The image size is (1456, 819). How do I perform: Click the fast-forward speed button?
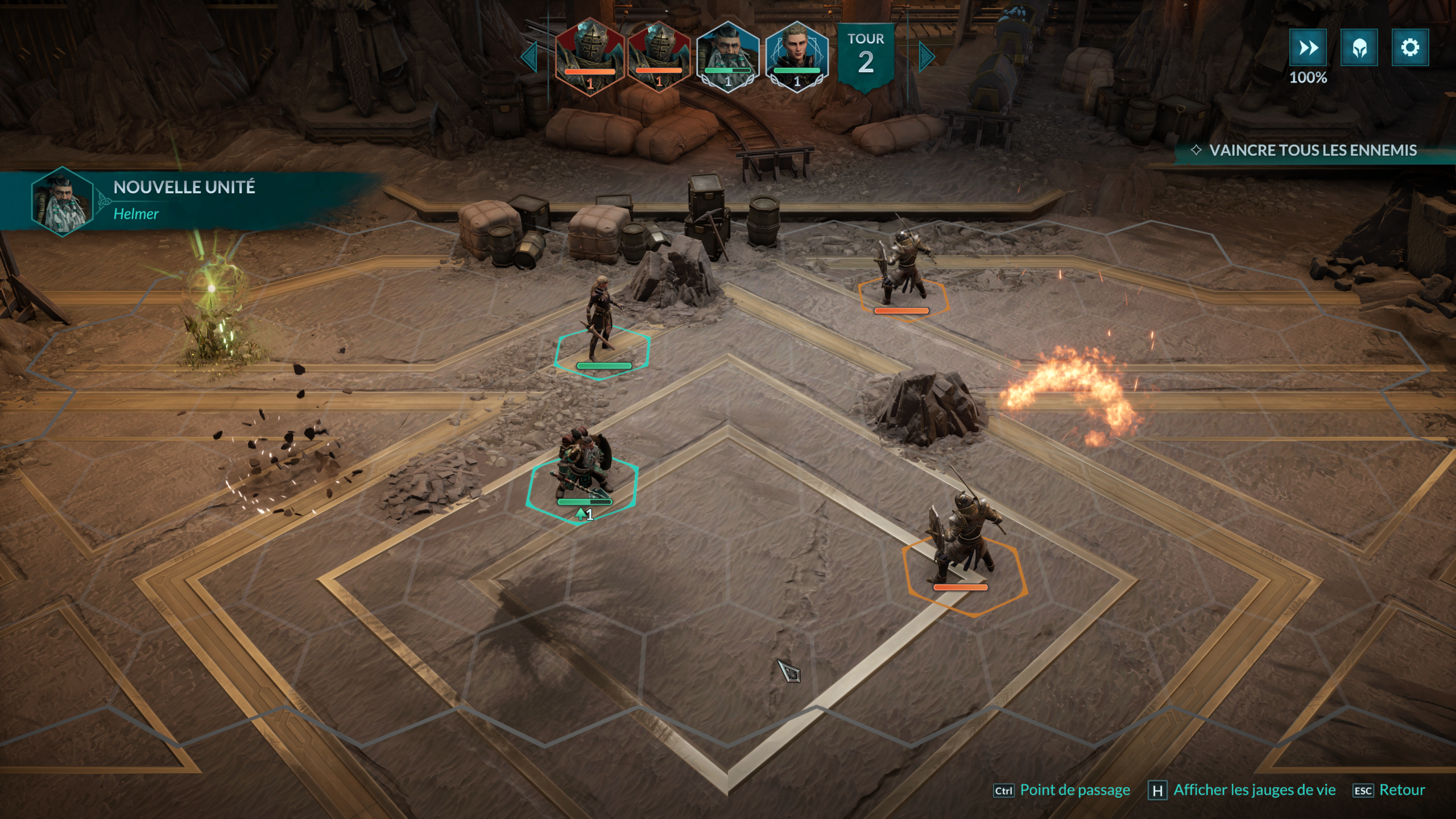pos(1308,48)
